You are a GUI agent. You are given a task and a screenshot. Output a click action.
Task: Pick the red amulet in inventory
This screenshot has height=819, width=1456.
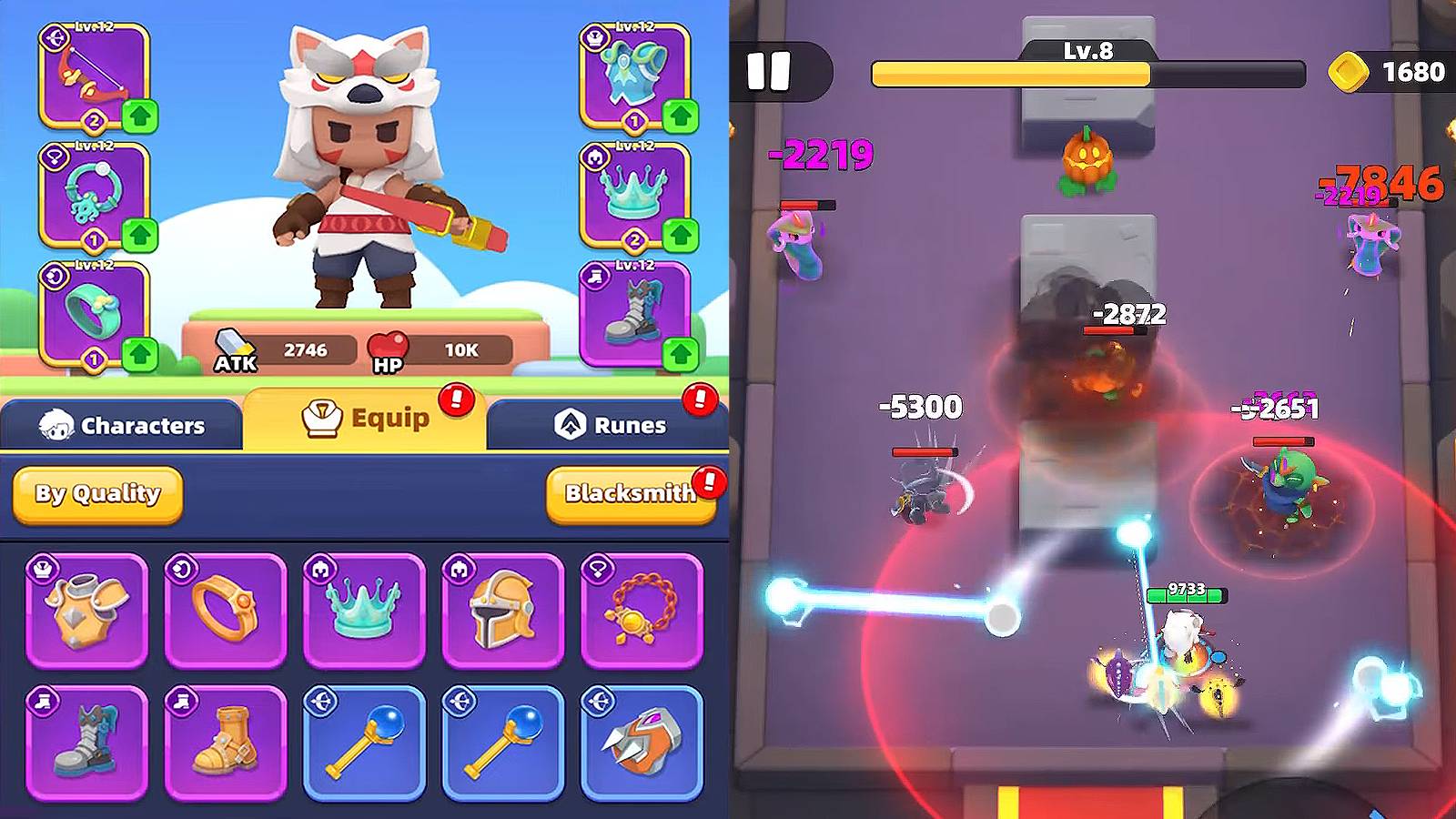click(x=642, y=608)
